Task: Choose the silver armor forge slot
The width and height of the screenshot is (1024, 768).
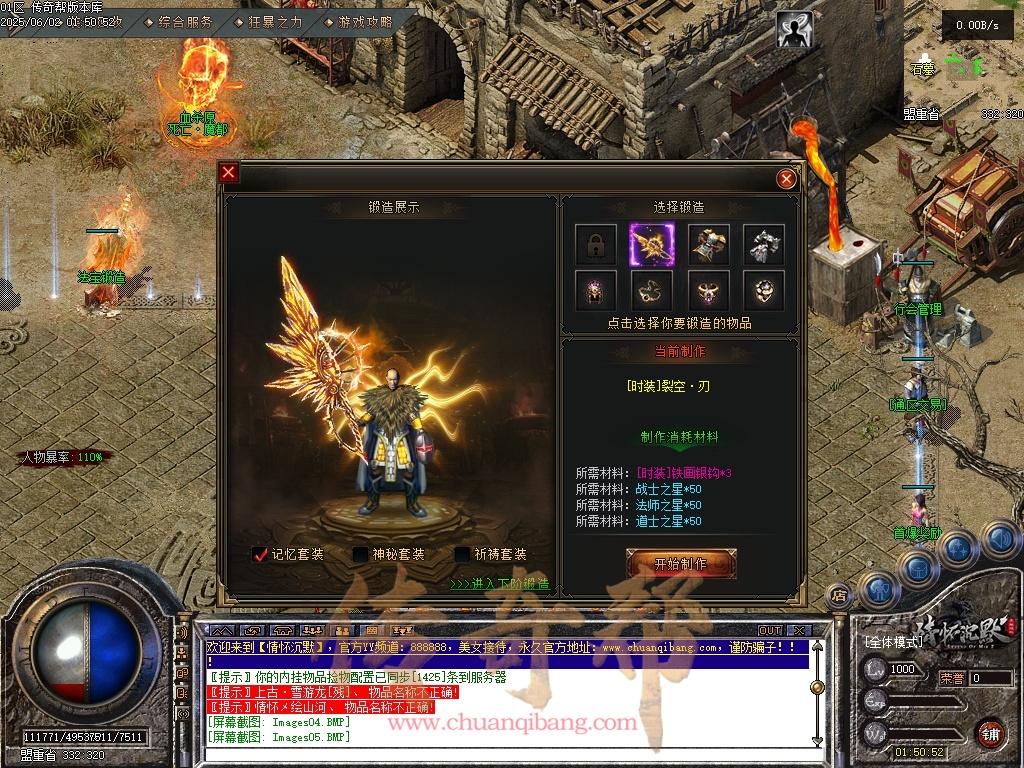Action: (x=763, y=244)
